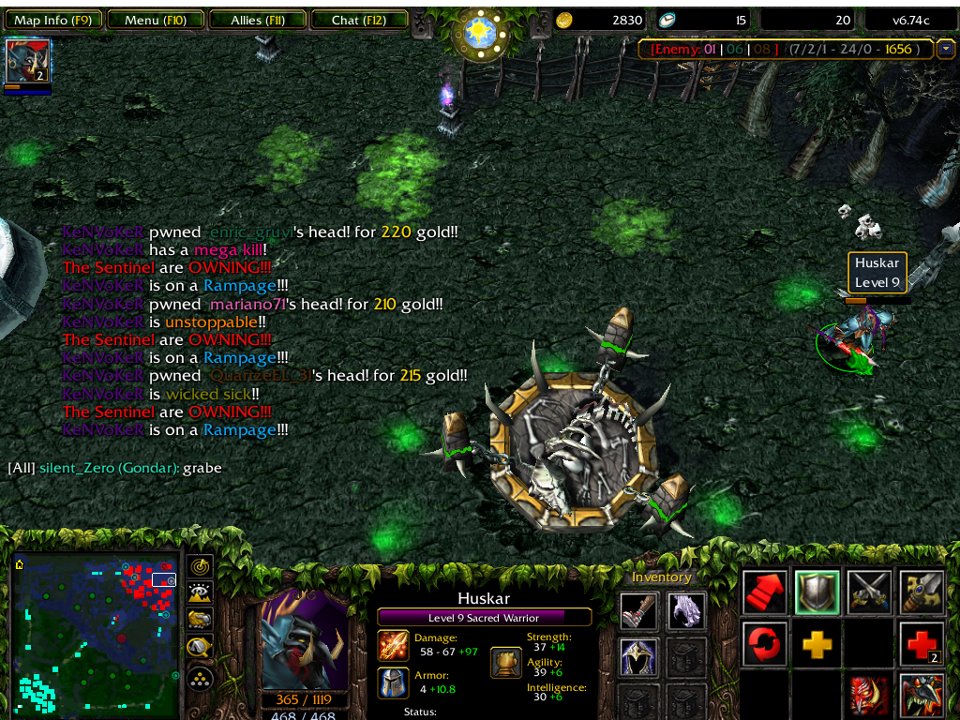Toggle formation movement button
Image resolution: width=960 pixels, height=720 pixels.
point(200,678)
